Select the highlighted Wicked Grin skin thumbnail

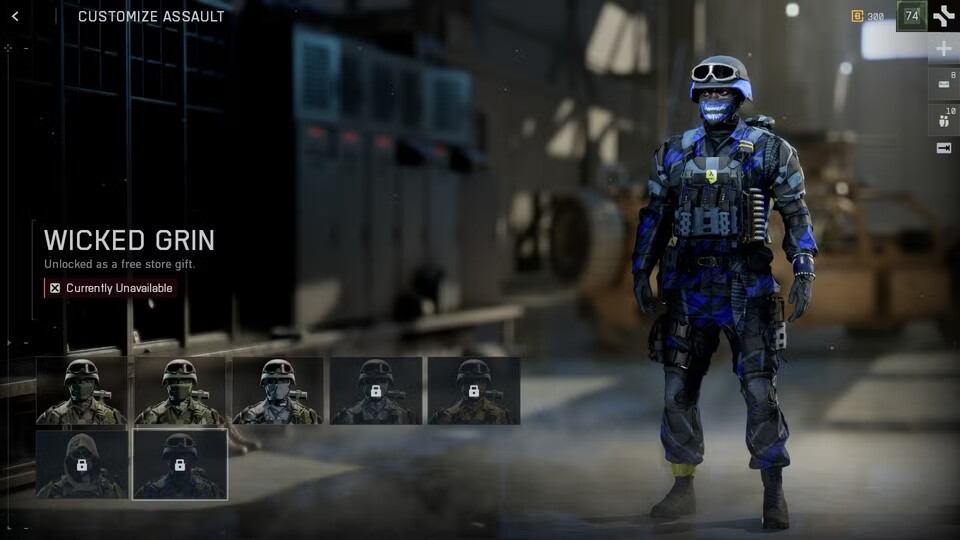[x=179, y=464]
